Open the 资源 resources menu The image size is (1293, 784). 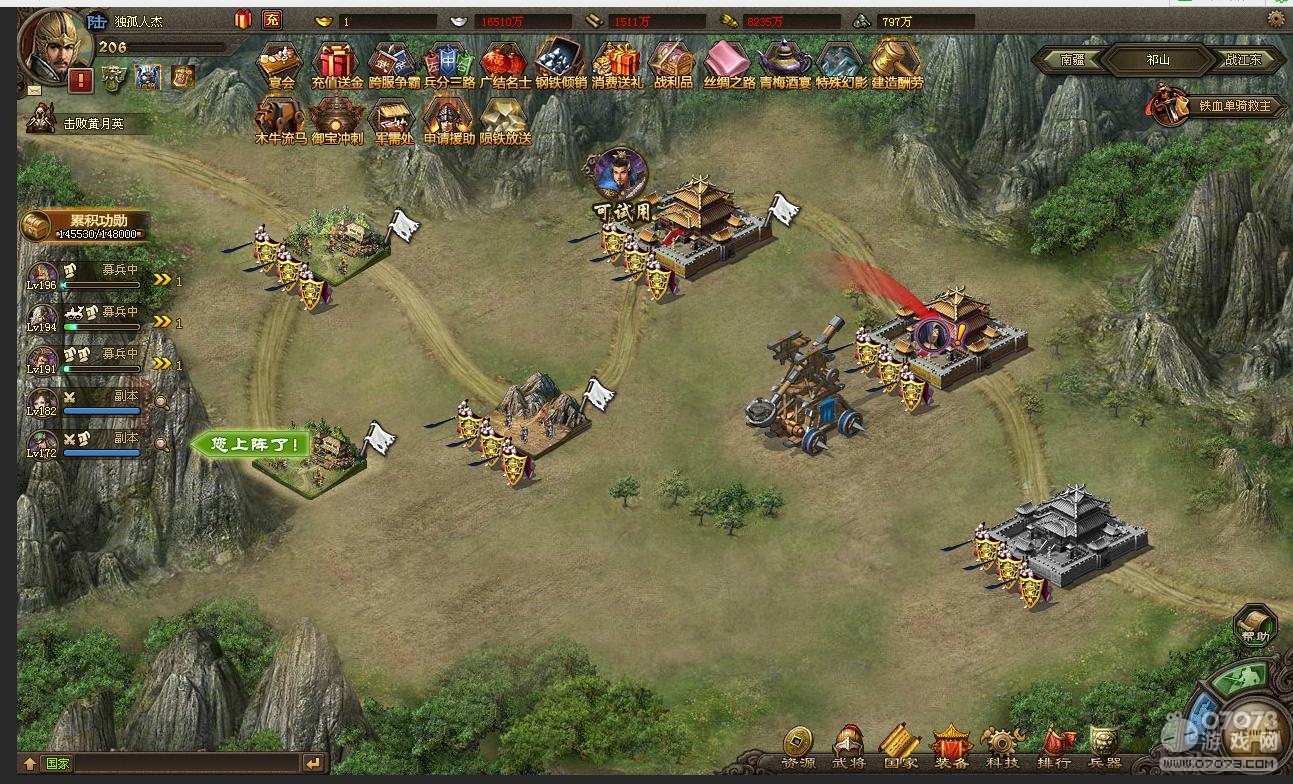pyautogui.click(x=797, y=745)
